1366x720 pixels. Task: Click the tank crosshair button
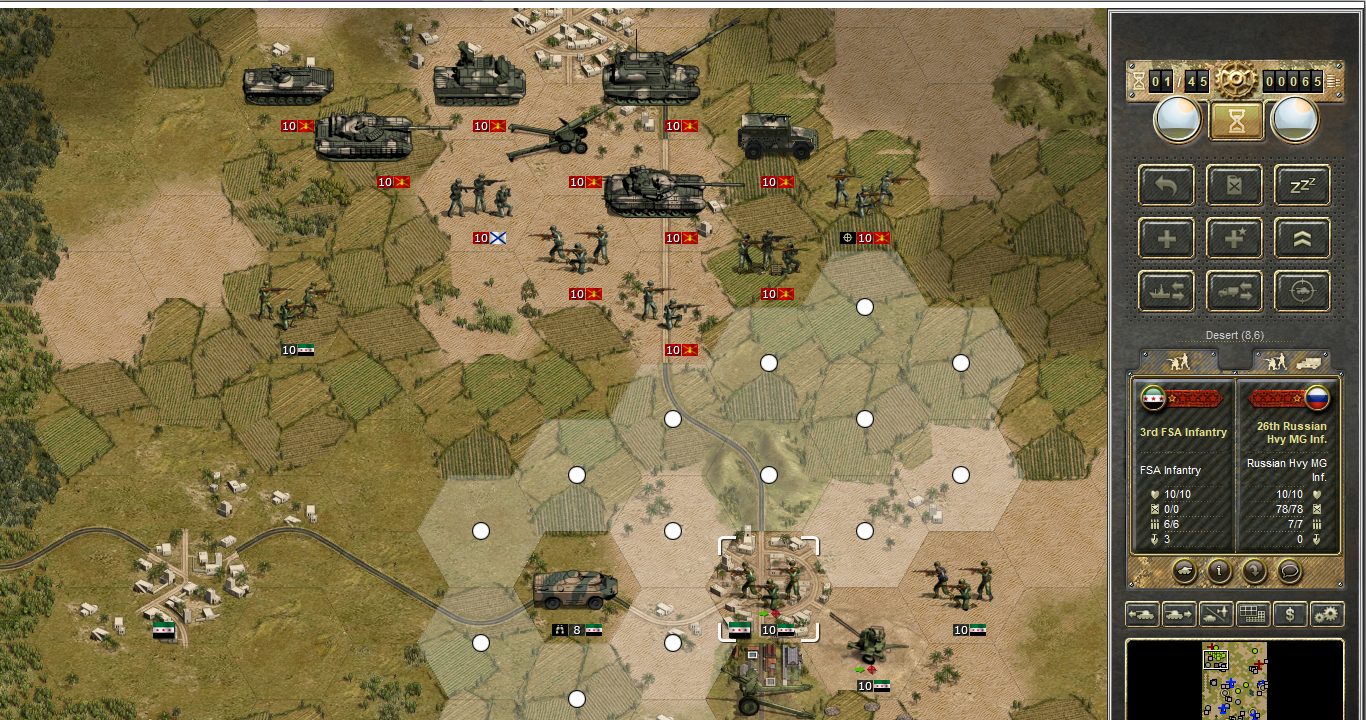coord(1302,291)
